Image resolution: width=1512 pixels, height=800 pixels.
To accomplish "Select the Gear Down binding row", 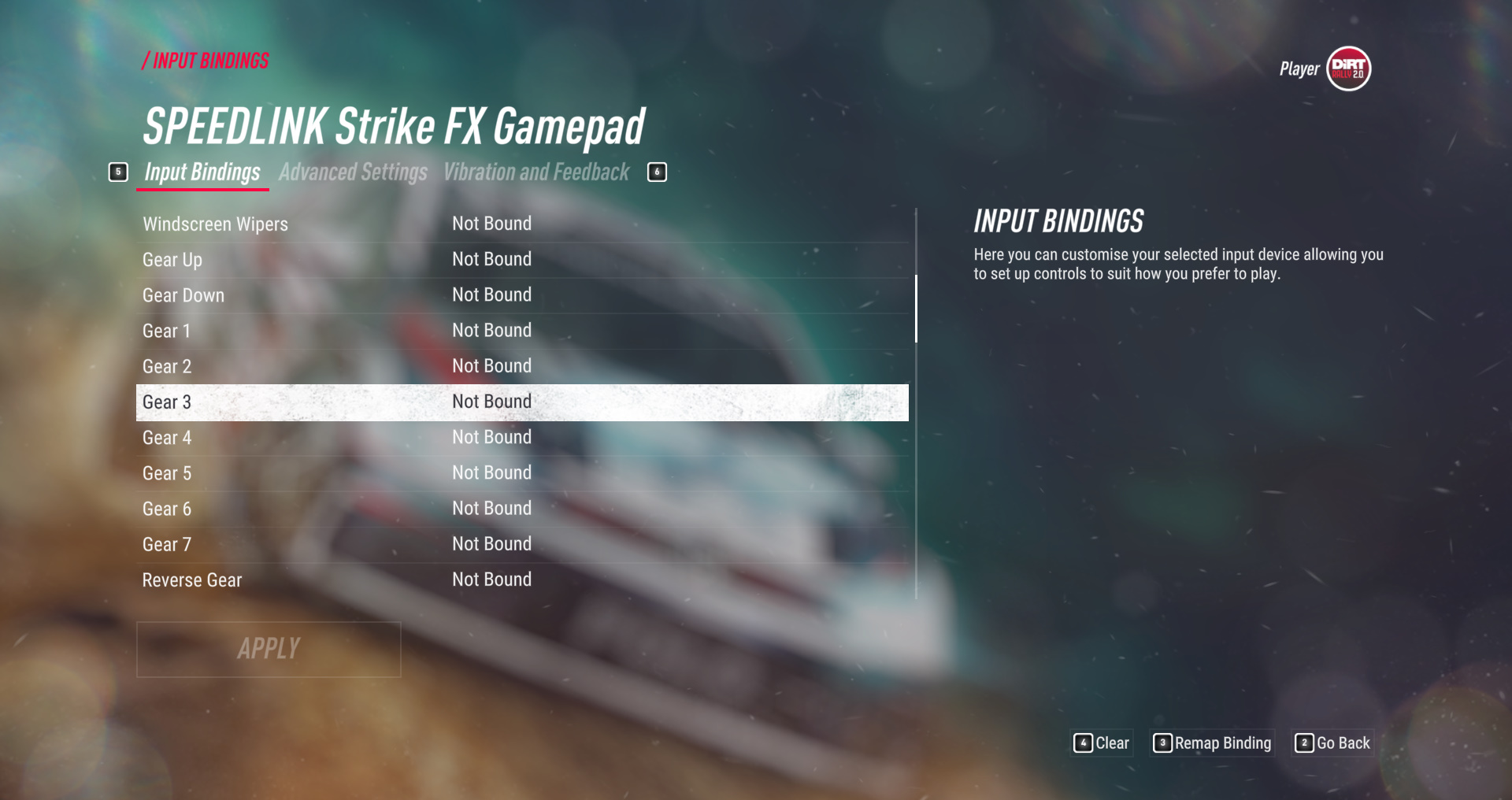I will click(x=521, y=295).
